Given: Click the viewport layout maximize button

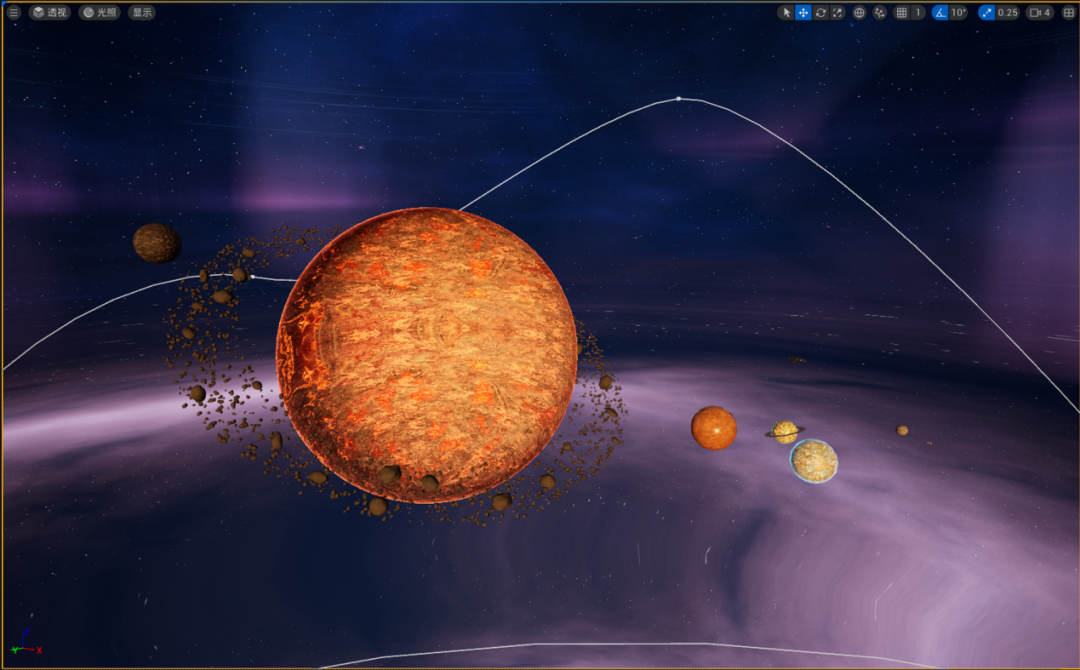Looking at the screenshot, I should (1068, 13).
